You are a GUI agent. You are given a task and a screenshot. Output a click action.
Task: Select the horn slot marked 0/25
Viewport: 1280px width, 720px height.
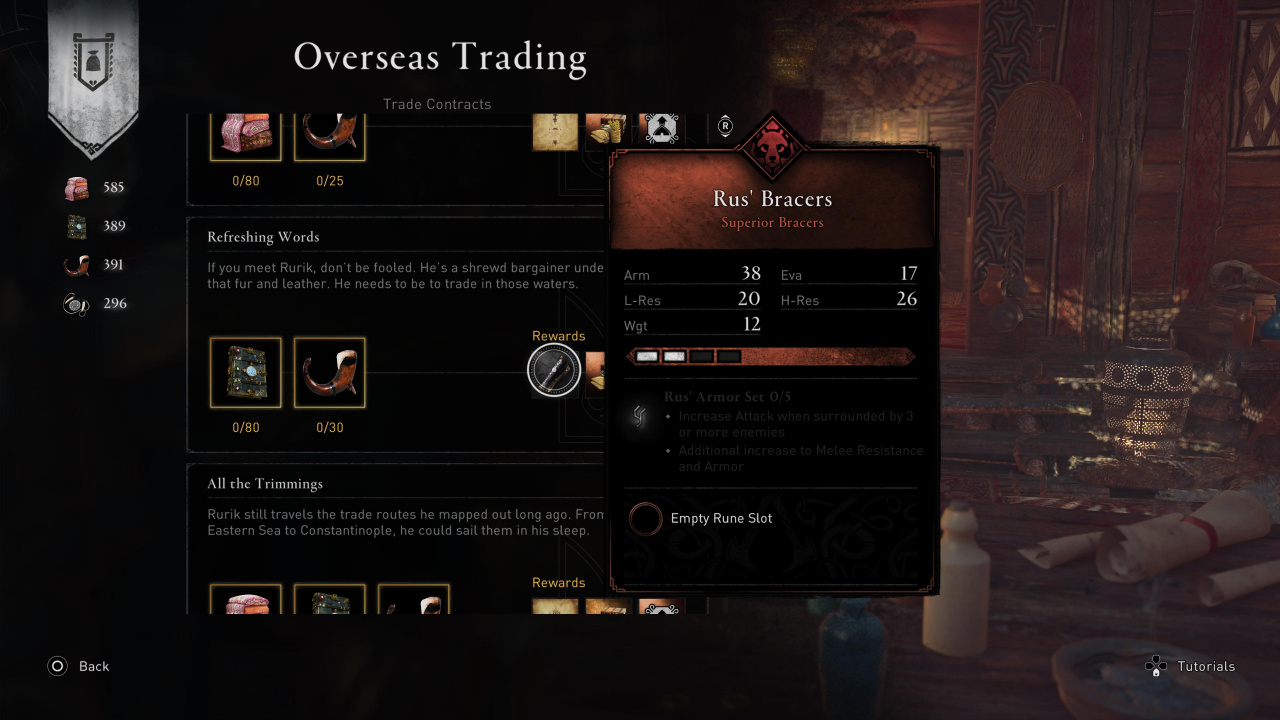[x=329, y=137]
